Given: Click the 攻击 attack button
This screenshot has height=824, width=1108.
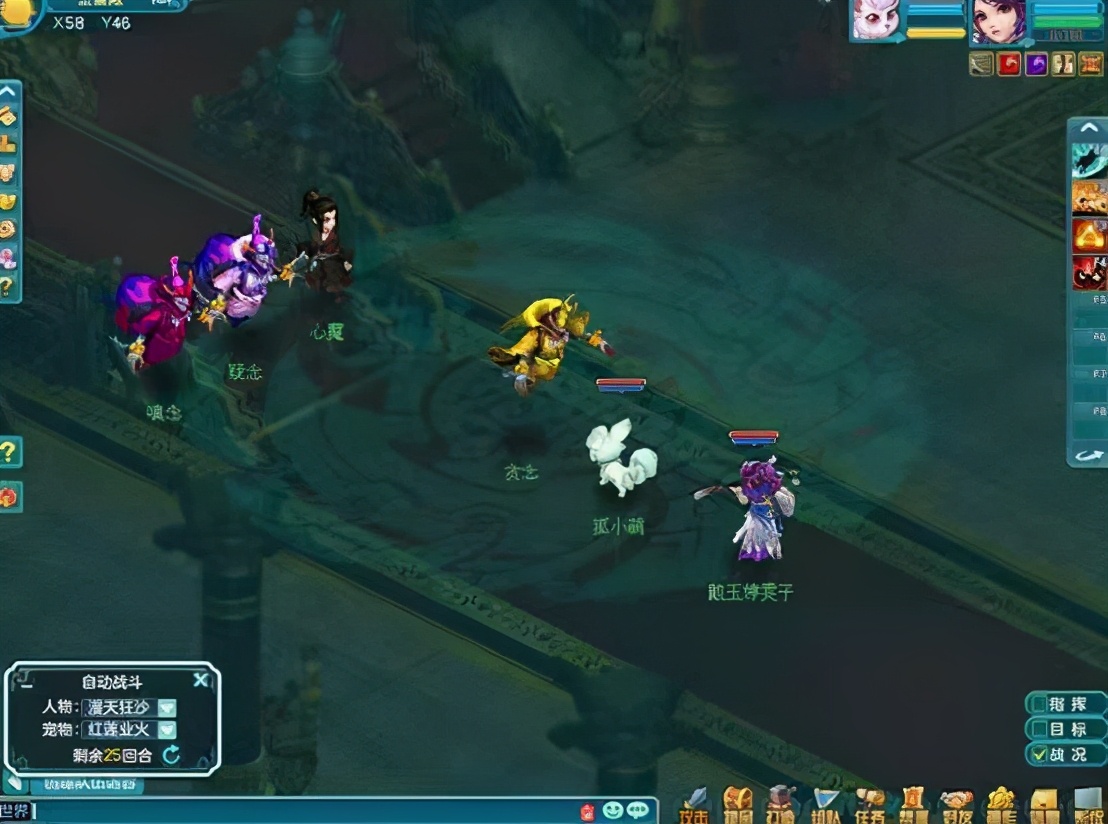Looking at the screenshot, I should click(x=694, y=803).
